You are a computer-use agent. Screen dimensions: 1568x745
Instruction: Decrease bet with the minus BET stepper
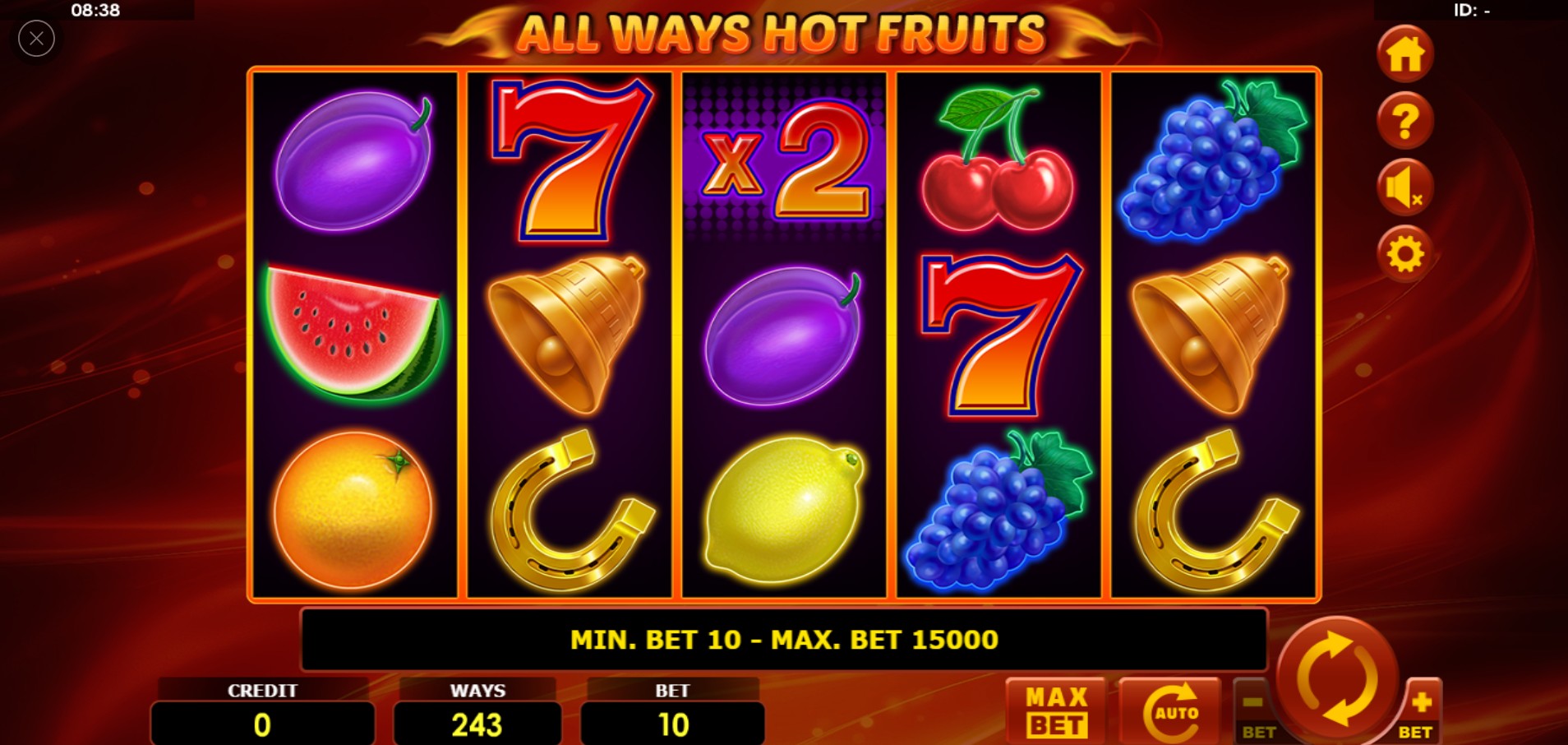point(1252,712)
